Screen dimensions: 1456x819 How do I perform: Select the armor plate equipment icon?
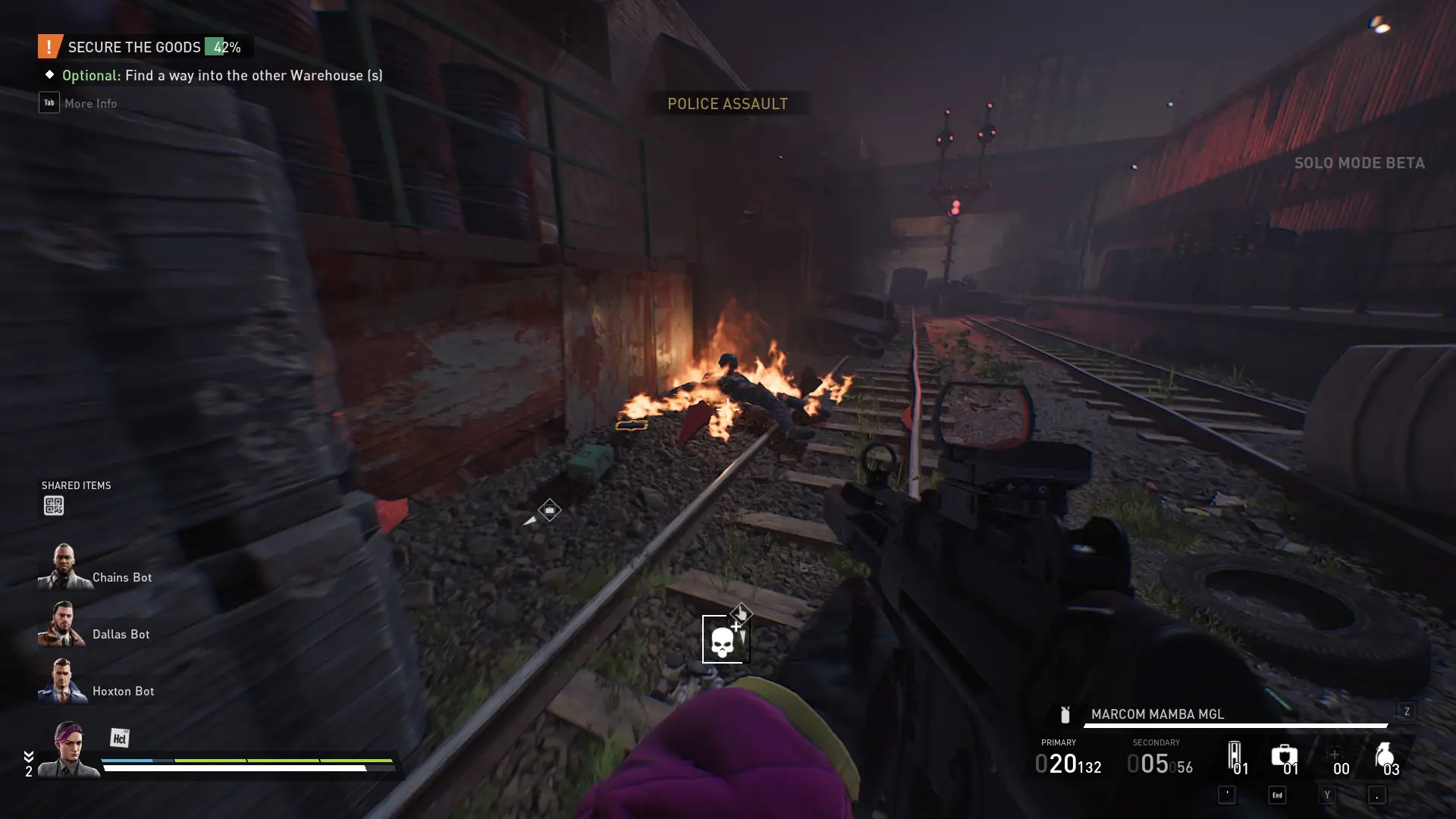[x=1235, y=756]
